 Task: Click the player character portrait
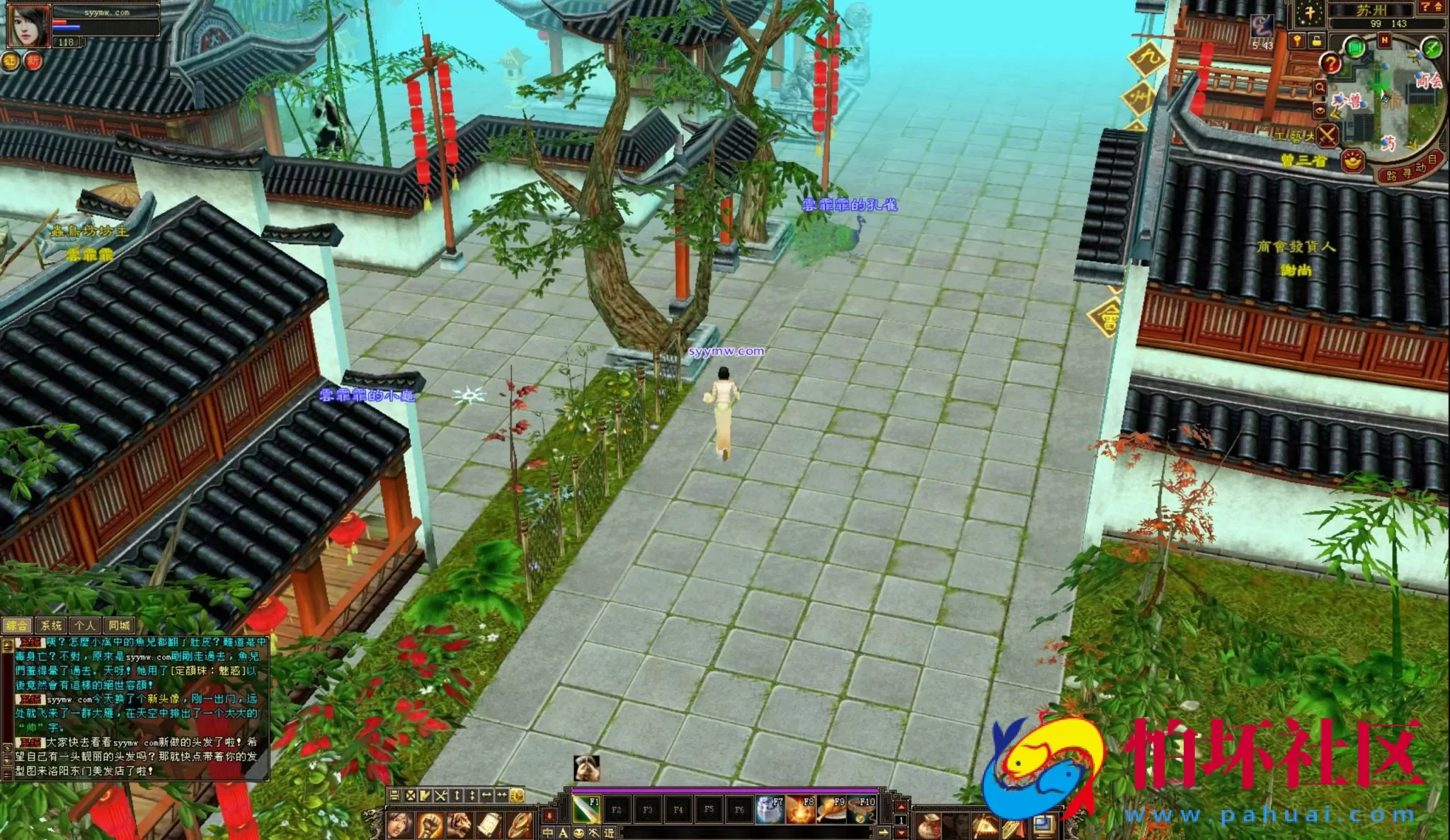[28, 25]
